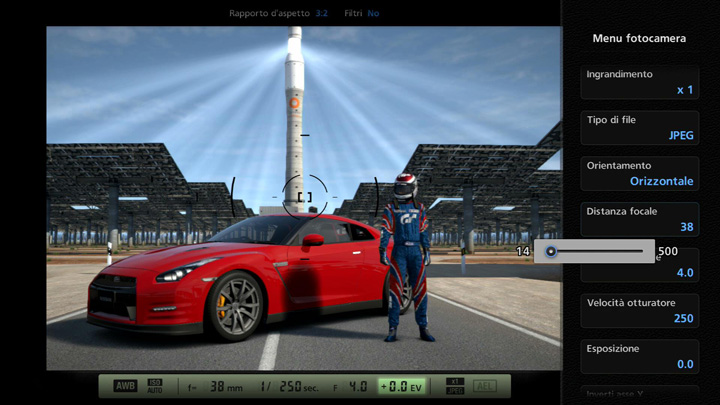Screen dimensions: 720x405
Task: Select the Ingrandimento x 1 menu entry
Action: (640, 82)
